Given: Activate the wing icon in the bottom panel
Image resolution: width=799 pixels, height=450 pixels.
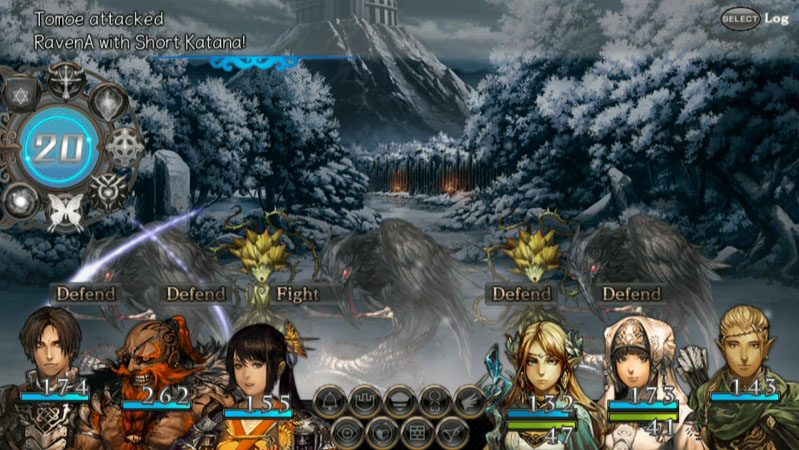Looking at the screenshot, I should pos(468,402).
